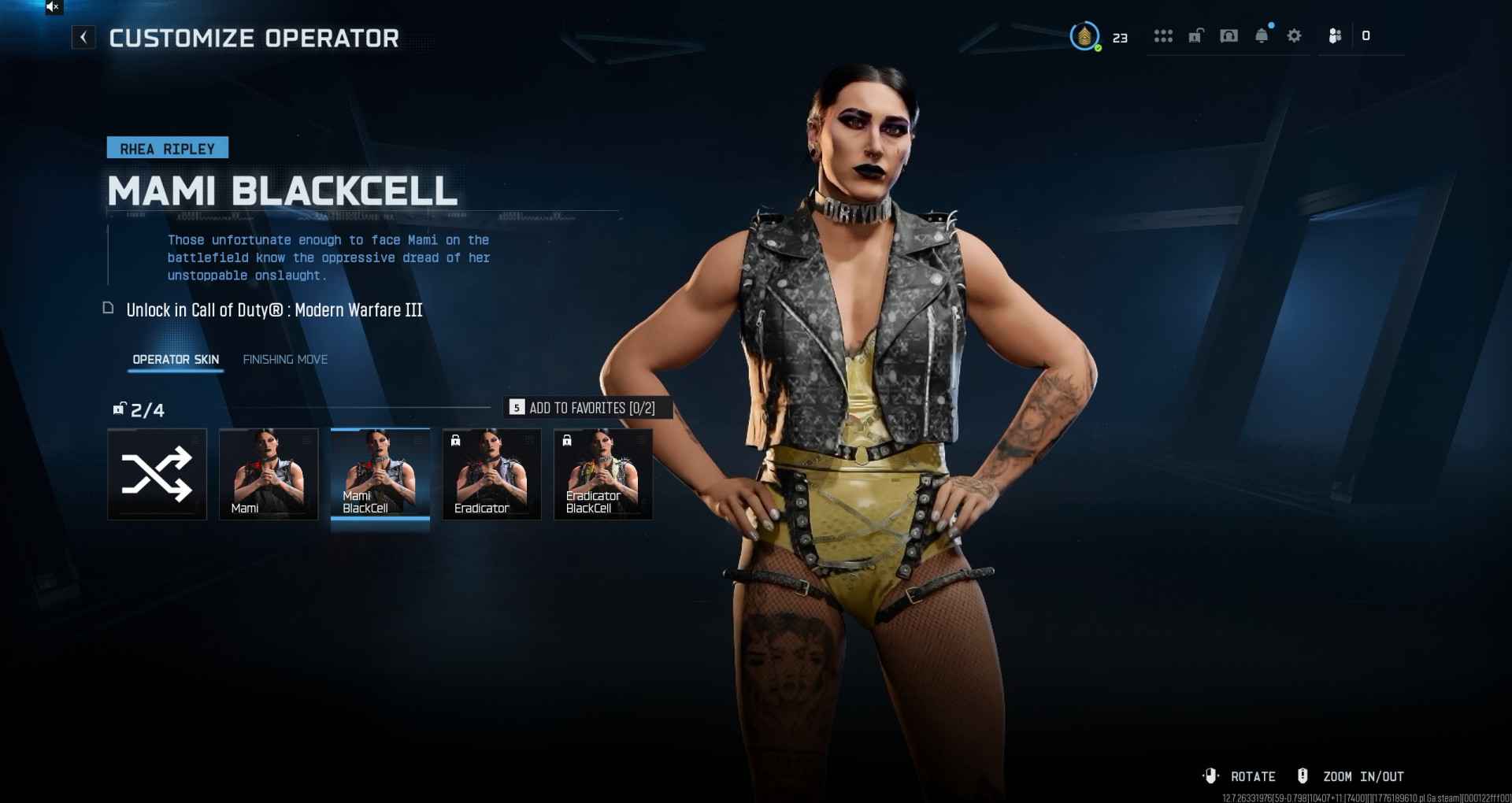Open the Finishing Move tab
Image resolution: width=1512 pixels, height=803 pixels.
[x=285, y=359]
